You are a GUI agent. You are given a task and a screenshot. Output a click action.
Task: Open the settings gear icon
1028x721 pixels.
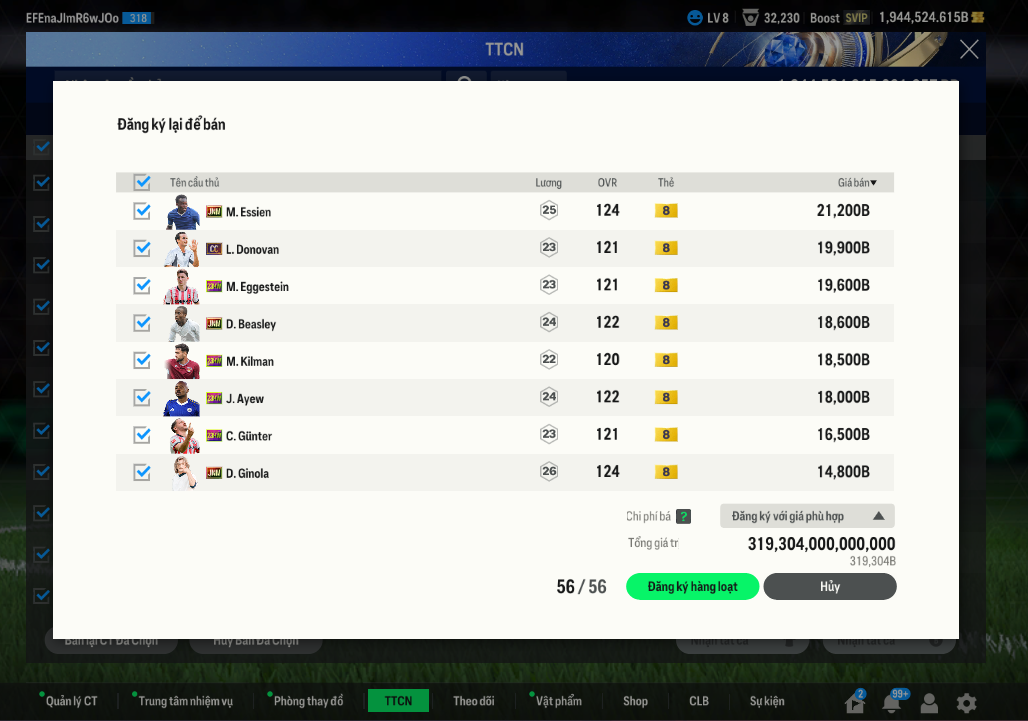coord(966,703)
